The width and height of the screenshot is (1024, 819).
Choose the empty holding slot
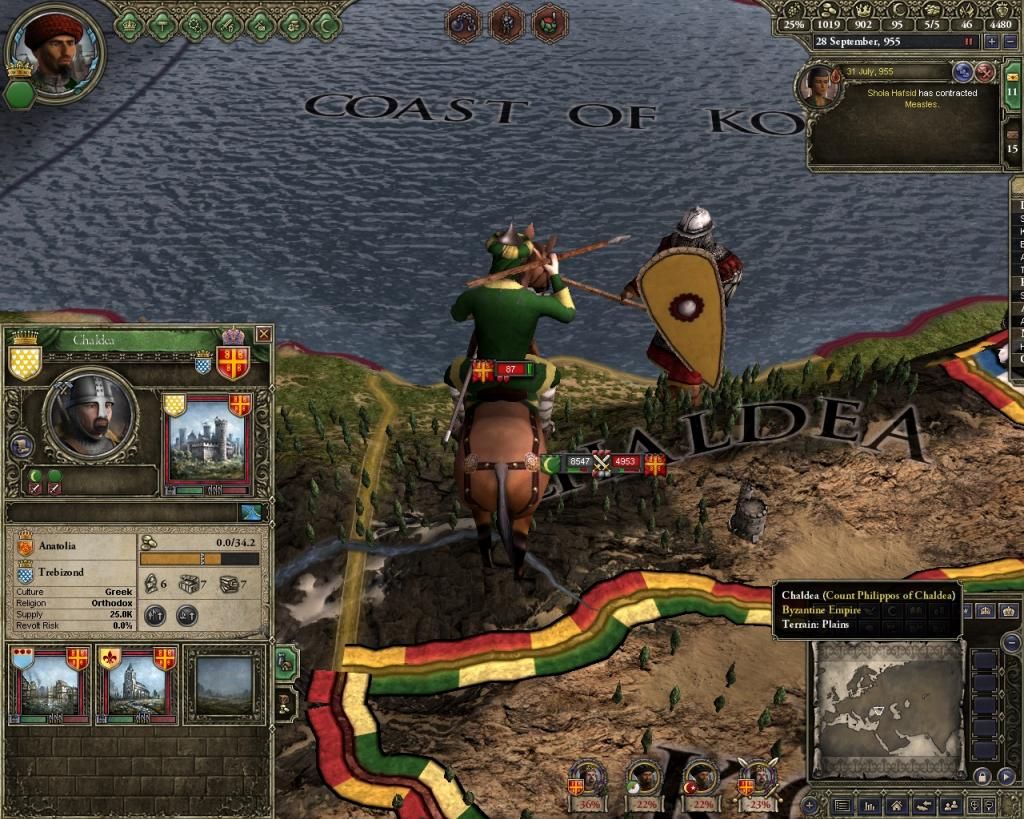224,687
